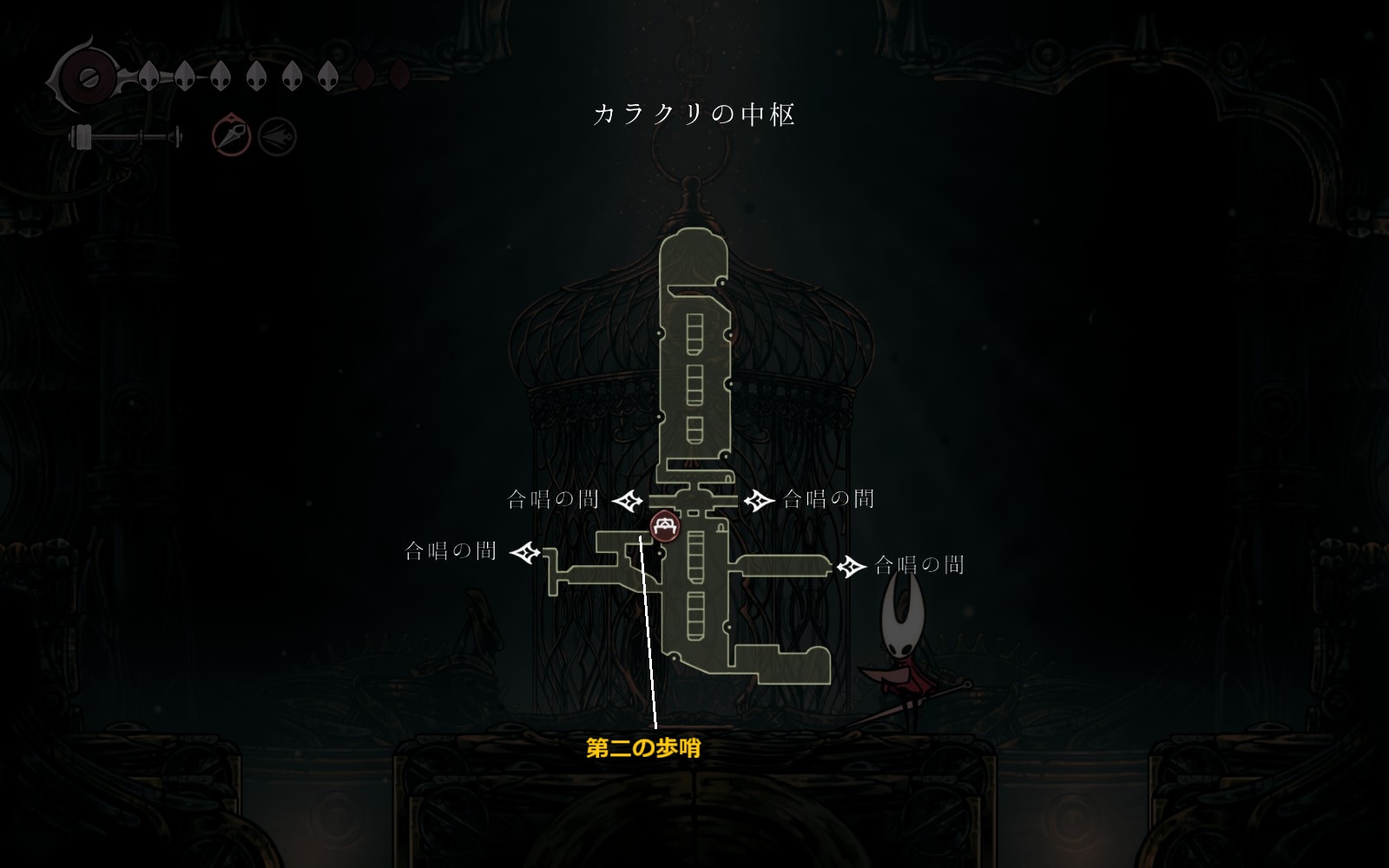Click the red-ringed dart tool icon
The width and height of the screenshot is (1389, 868).
point(232,136)
